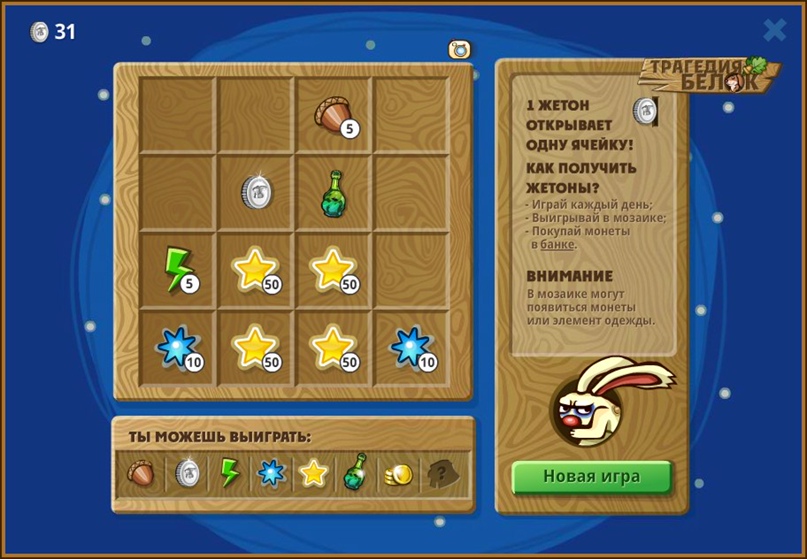Click the Трагедия Белок wooden logo sign
This screenshot has width=807, height=559.
(708, 75)
